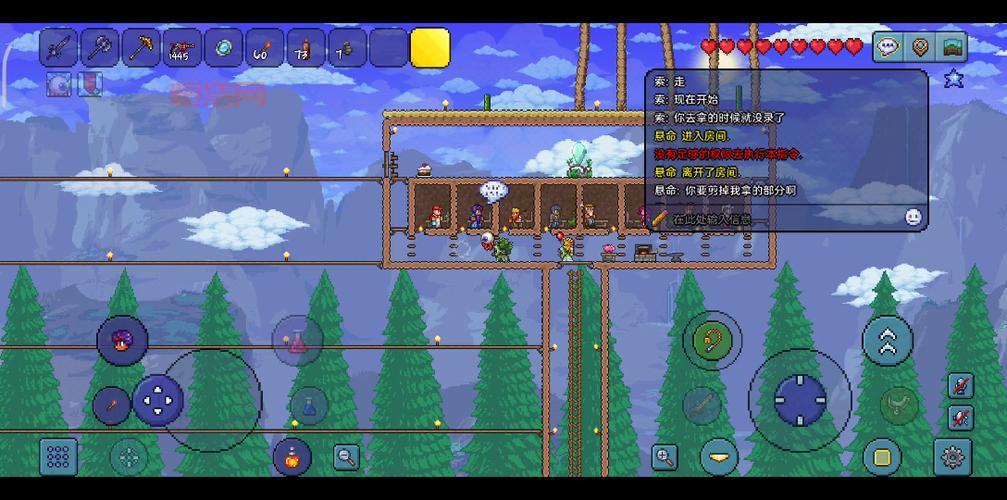Toggle the world map landscape button
The width and height of the screenshot is (1007, 500).
[x=952, y=46]
